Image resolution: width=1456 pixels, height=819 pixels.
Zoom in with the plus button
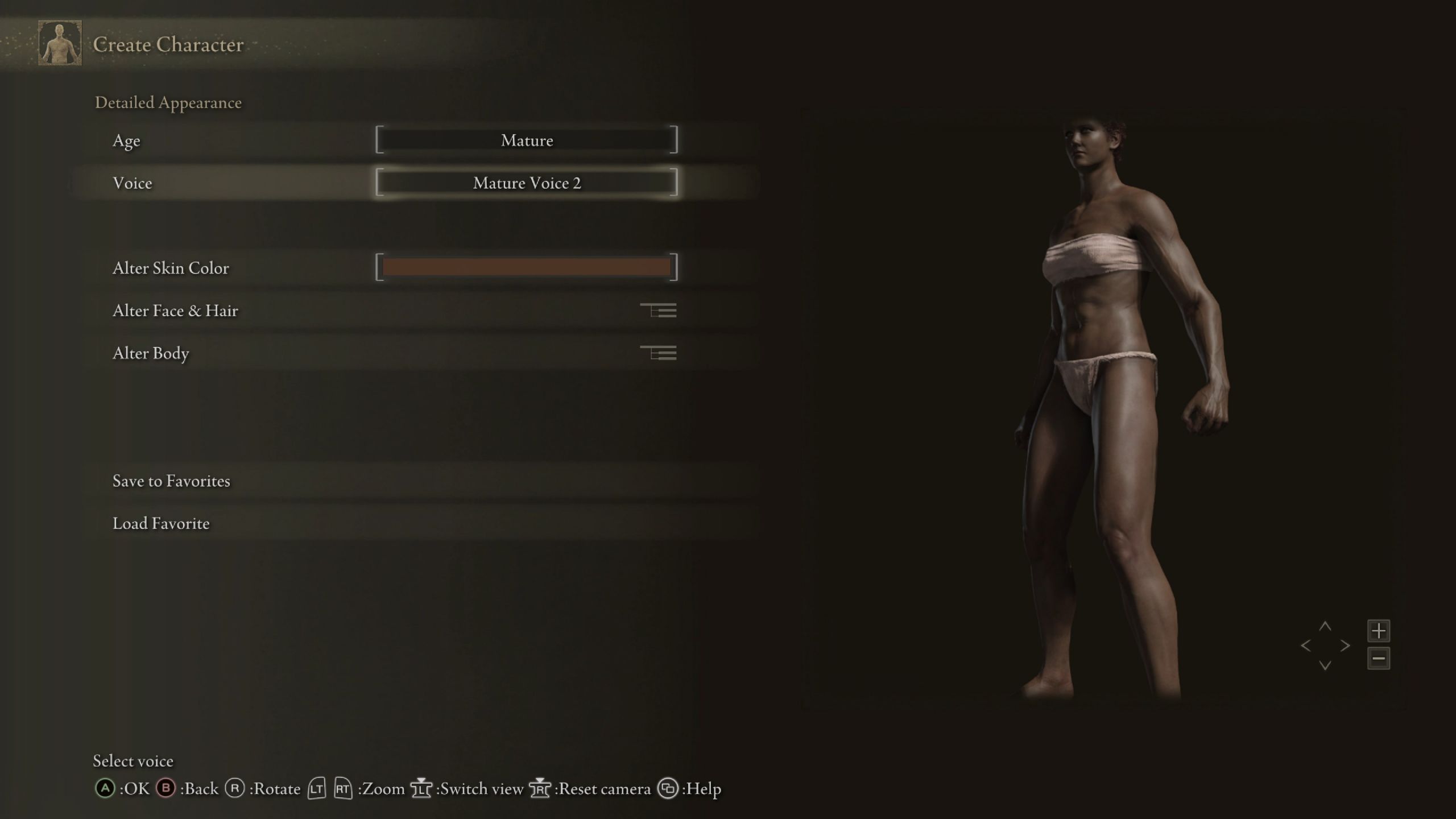[1378, 631]
